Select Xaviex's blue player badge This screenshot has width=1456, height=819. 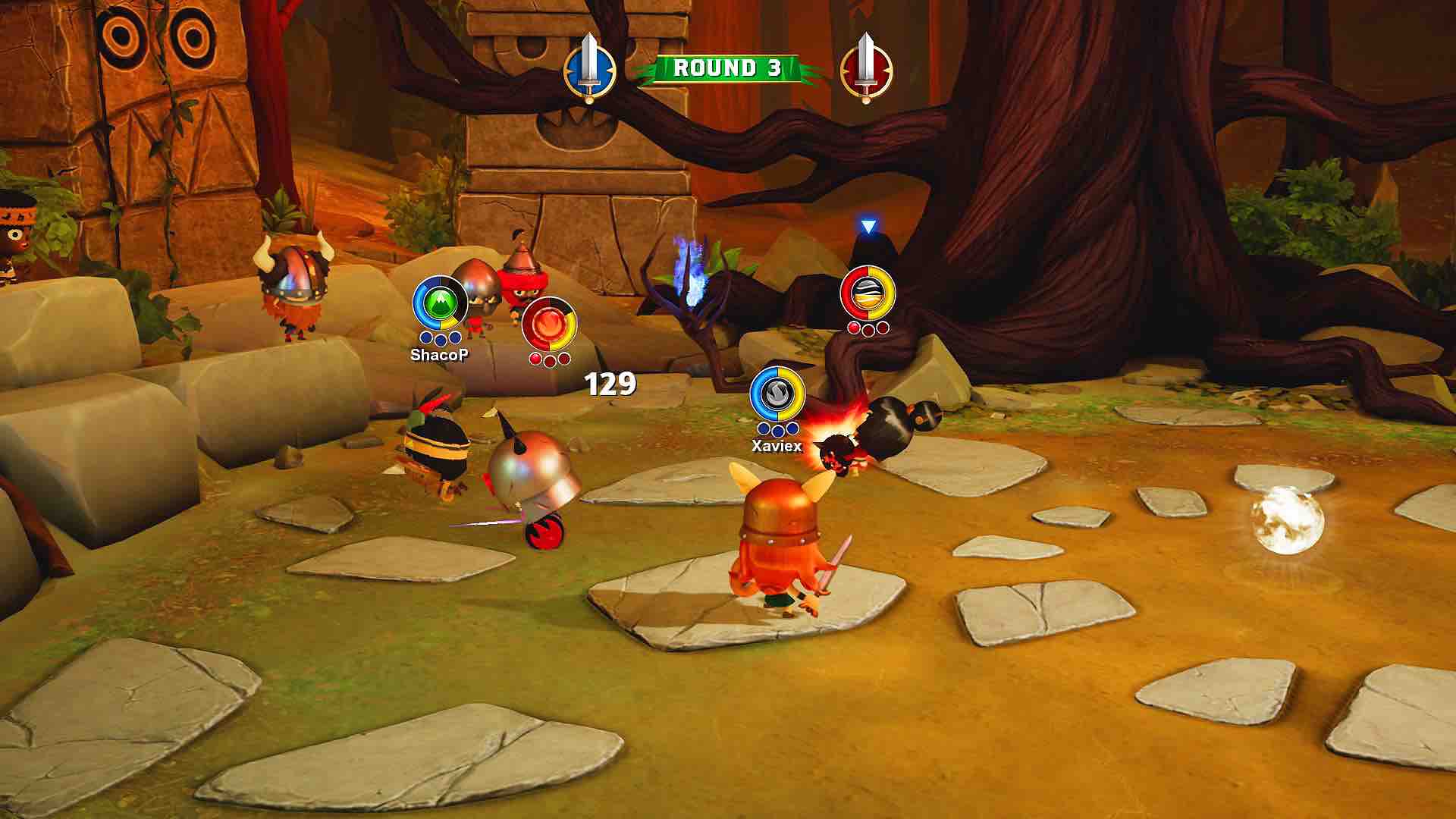coord(777,394)
